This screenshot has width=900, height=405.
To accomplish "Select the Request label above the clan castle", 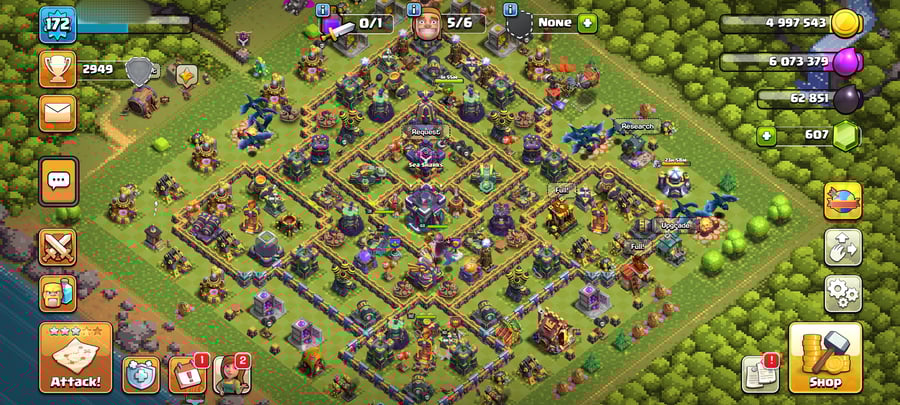I will tap(425, 131).
